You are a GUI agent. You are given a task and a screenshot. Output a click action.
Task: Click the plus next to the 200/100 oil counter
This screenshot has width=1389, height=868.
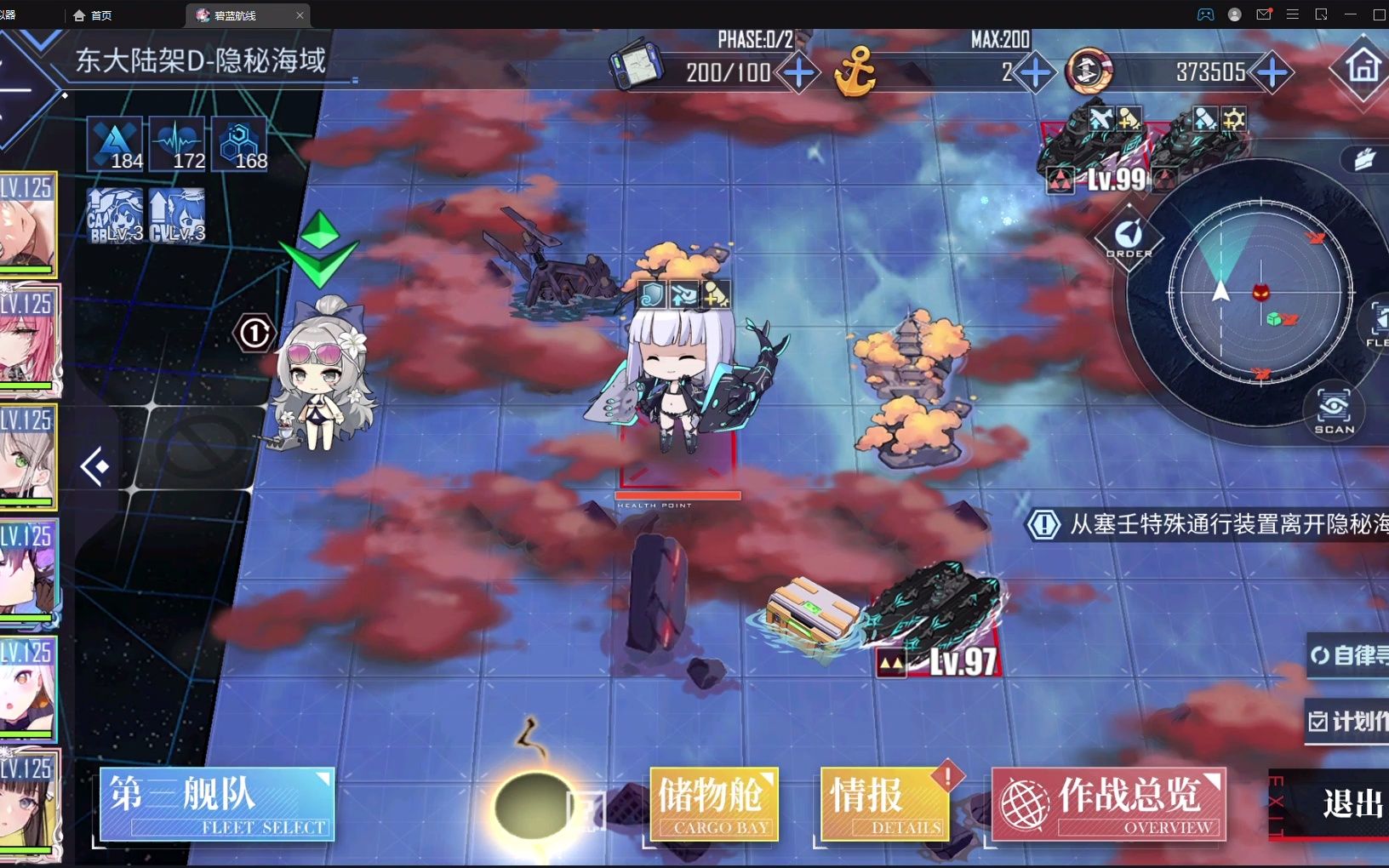point(797,73)
